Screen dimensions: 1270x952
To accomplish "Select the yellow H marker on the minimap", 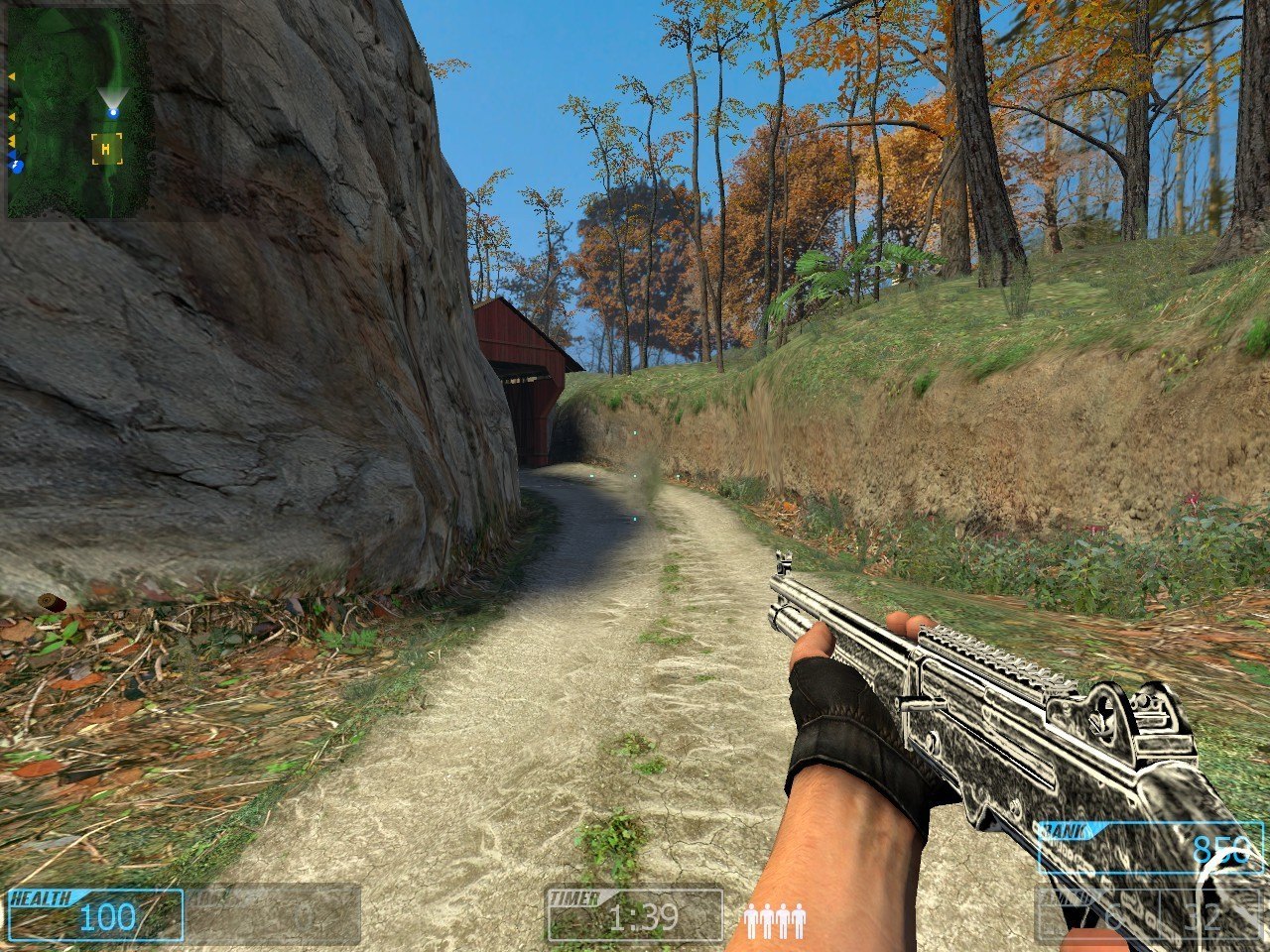I will click(106, 150).
